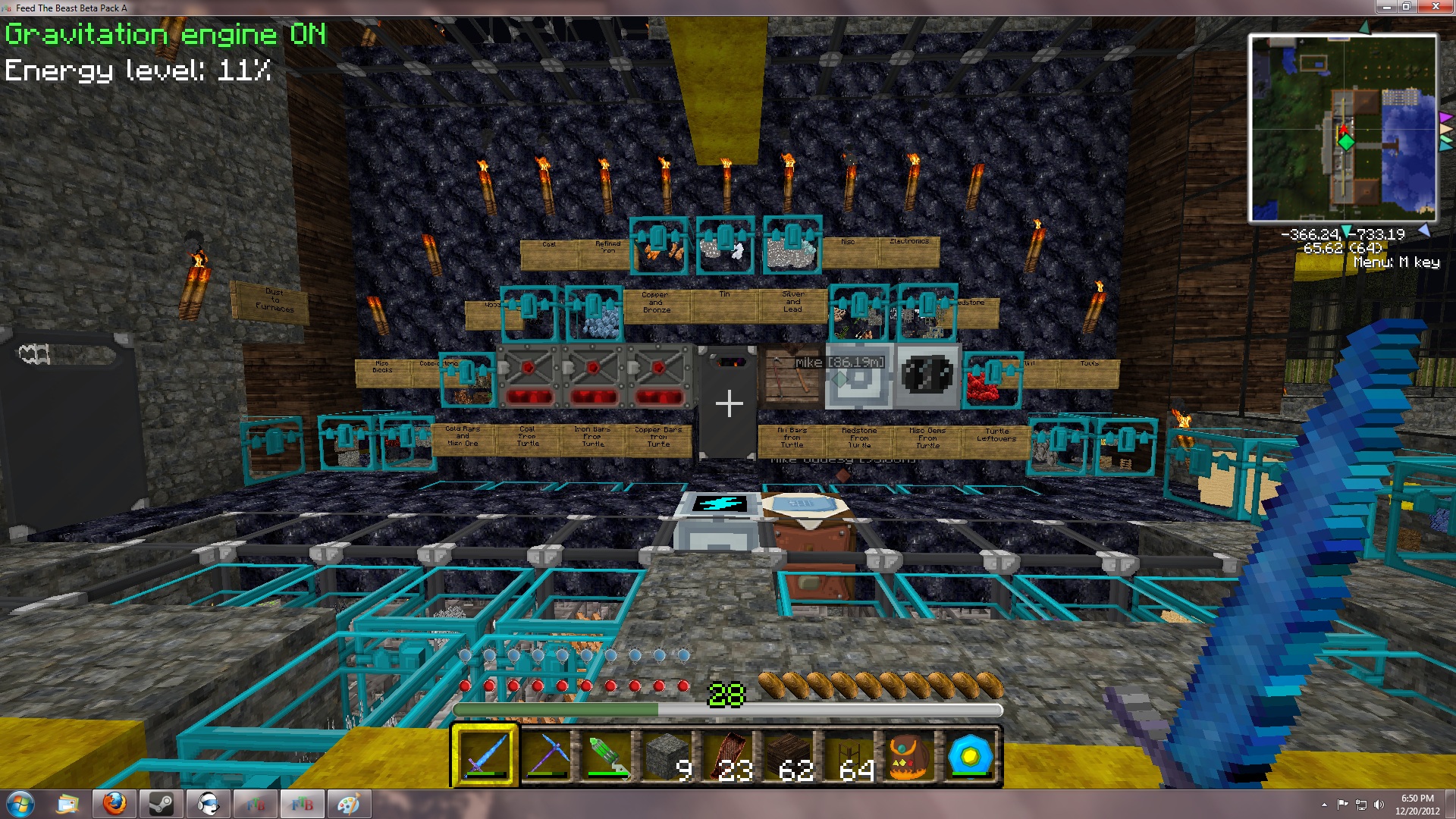Select the dark wood planks stack
This screenshot has height=819, width=1456.
coord(789,756)
